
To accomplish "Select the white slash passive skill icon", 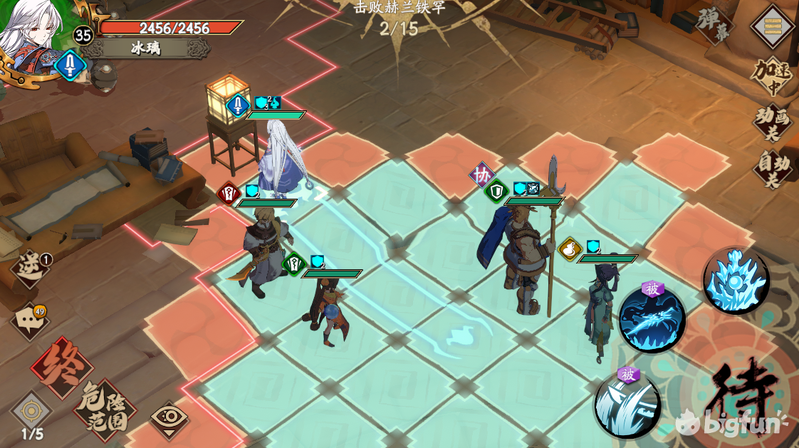I will click(627, 403).
